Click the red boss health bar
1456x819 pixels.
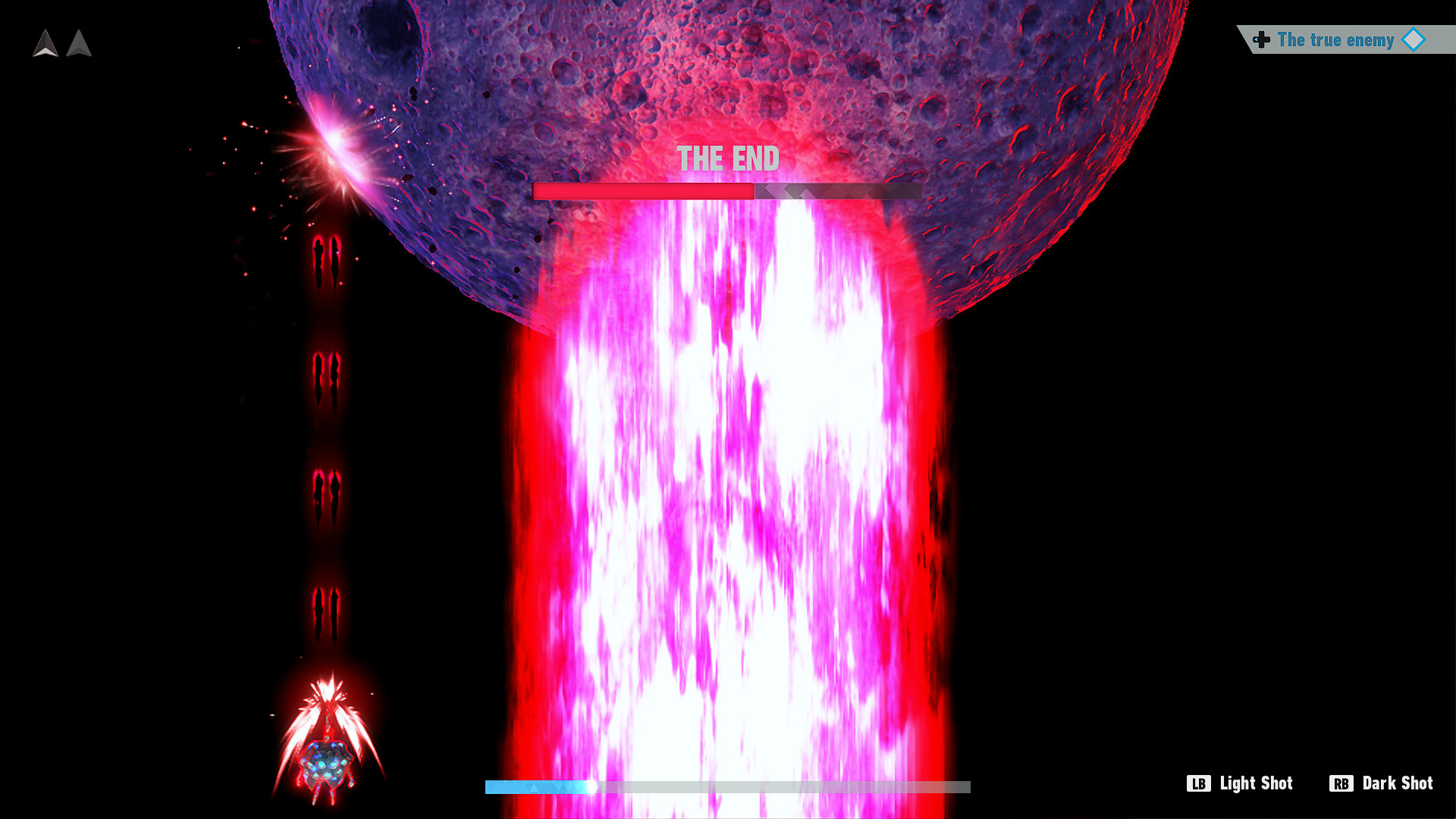(645, 192)
